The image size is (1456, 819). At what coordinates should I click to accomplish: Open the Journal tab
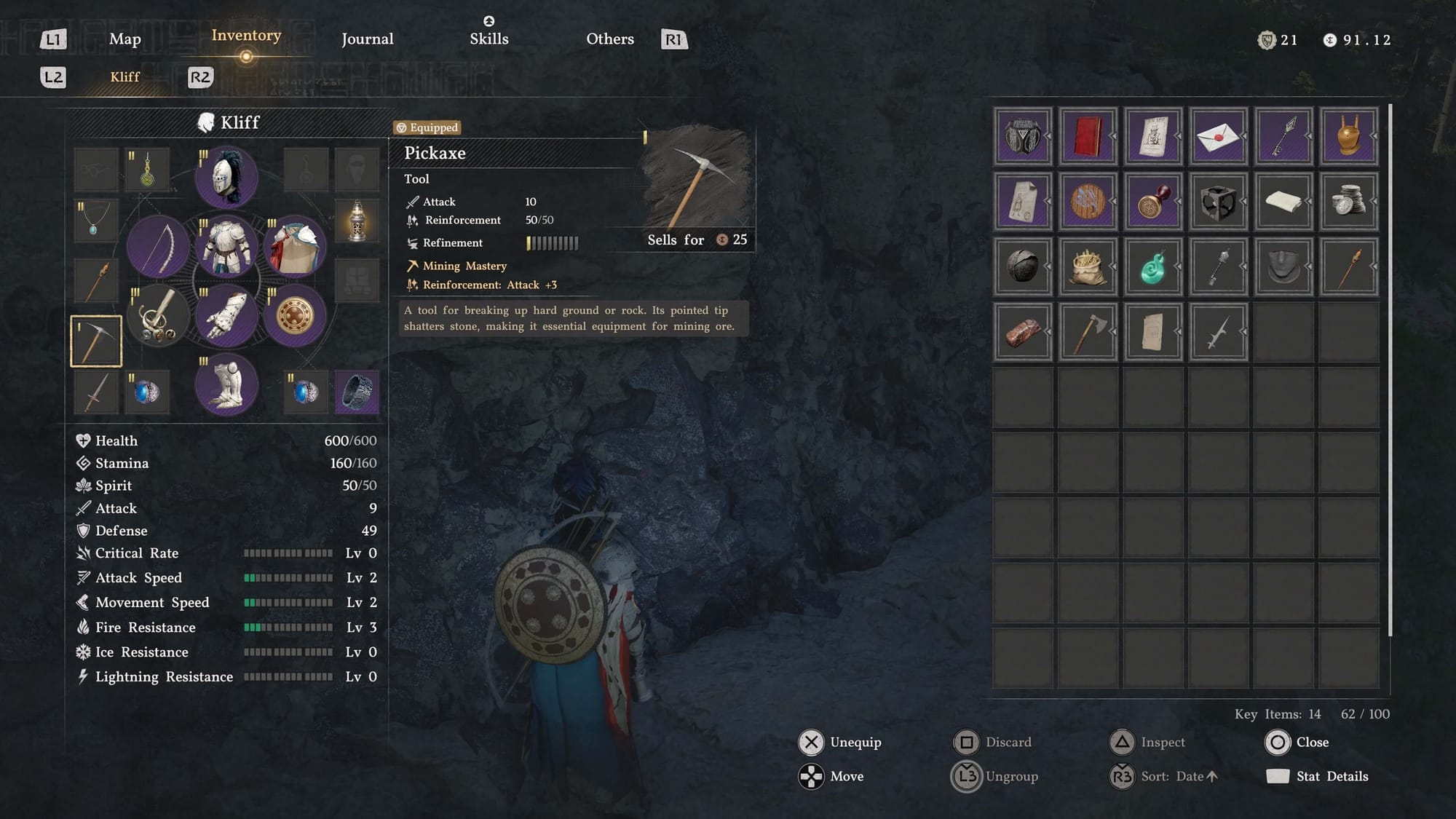click(x=367, y=39)
